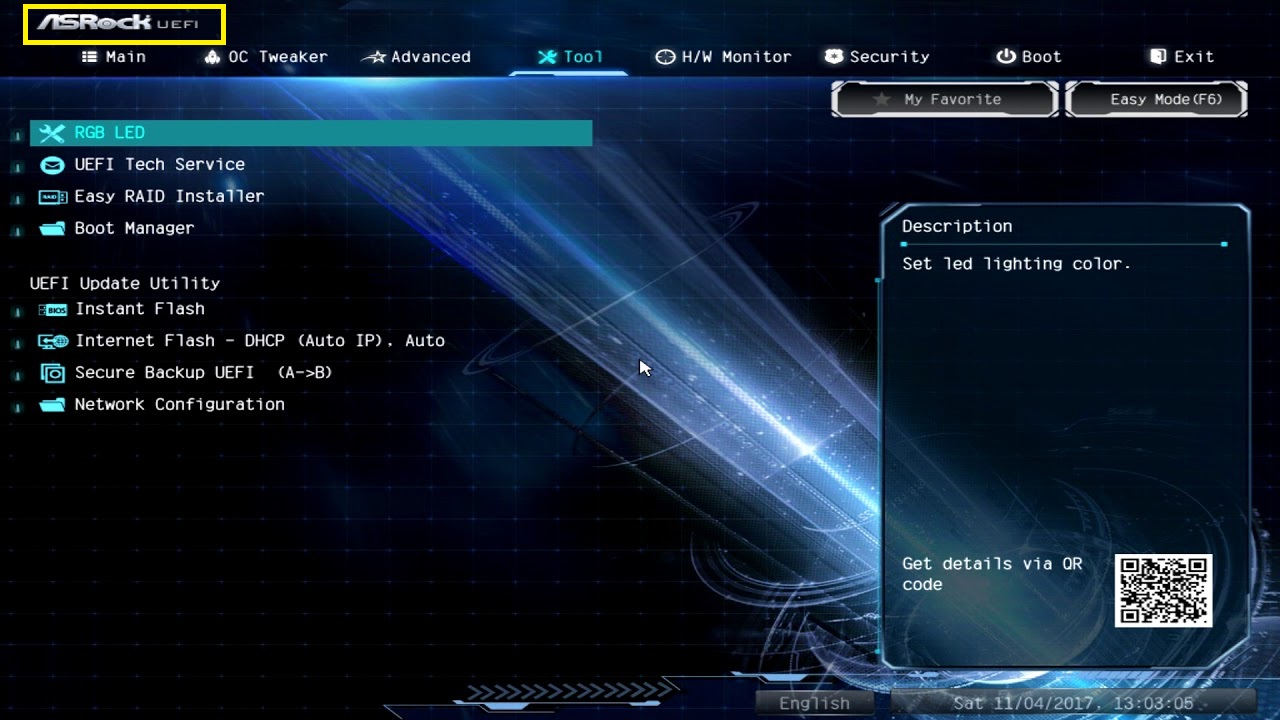Change the English language setting
1280x720 pixels.
(x=814, y=703)
